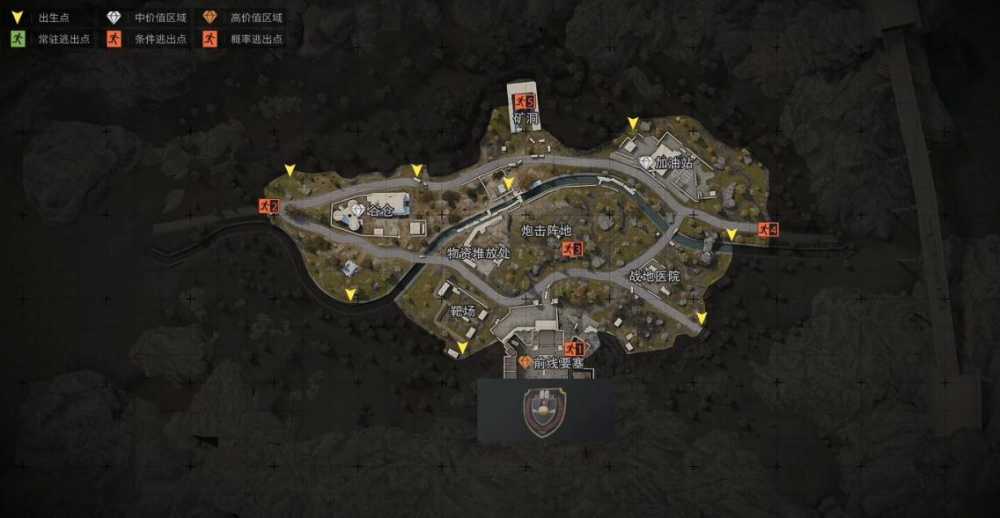Select extraction point 5 at 矿洞

click(x=524, y=101)
